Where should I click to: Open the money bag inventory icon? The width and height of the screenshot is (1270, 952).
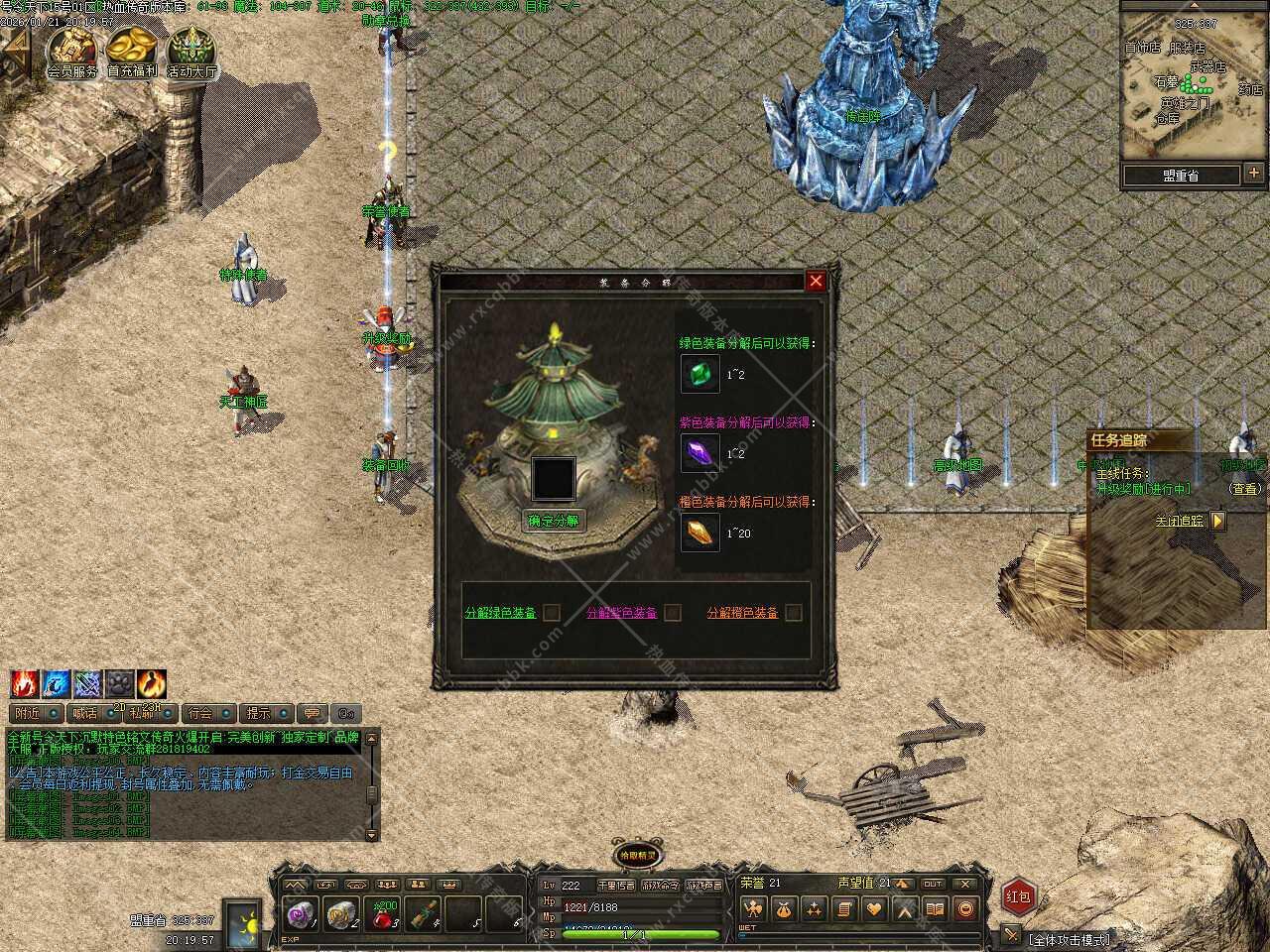pos(784,908)
